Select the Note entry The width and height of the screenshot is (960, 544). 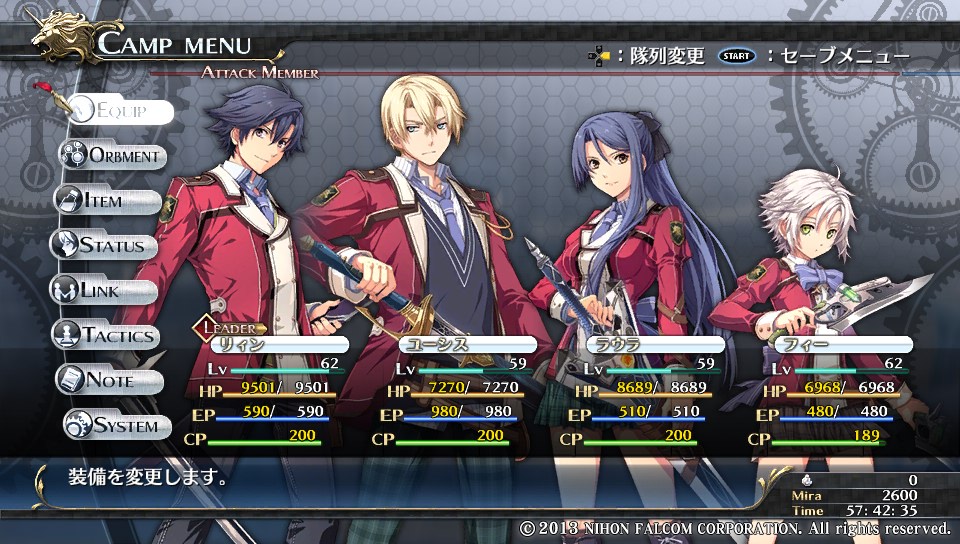[x=109, y=380]
